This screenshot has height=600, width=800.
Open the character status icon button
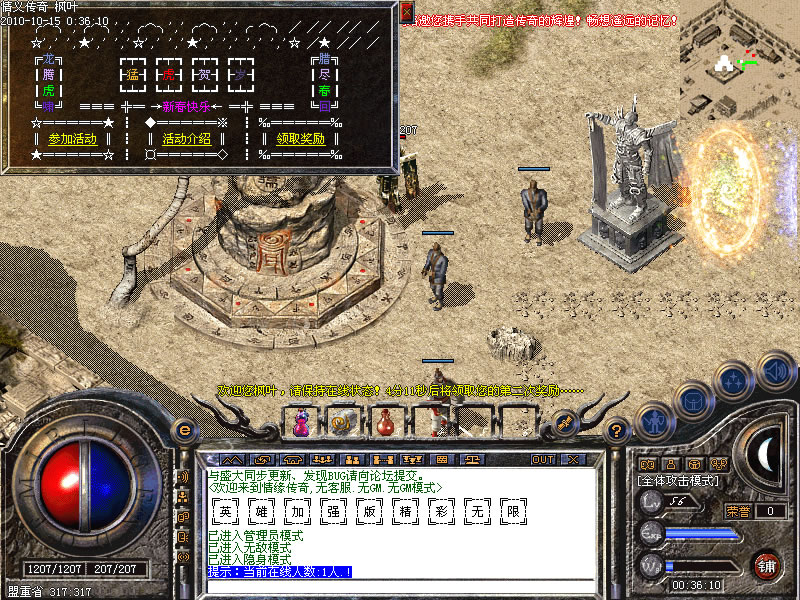tap(653, 423)
